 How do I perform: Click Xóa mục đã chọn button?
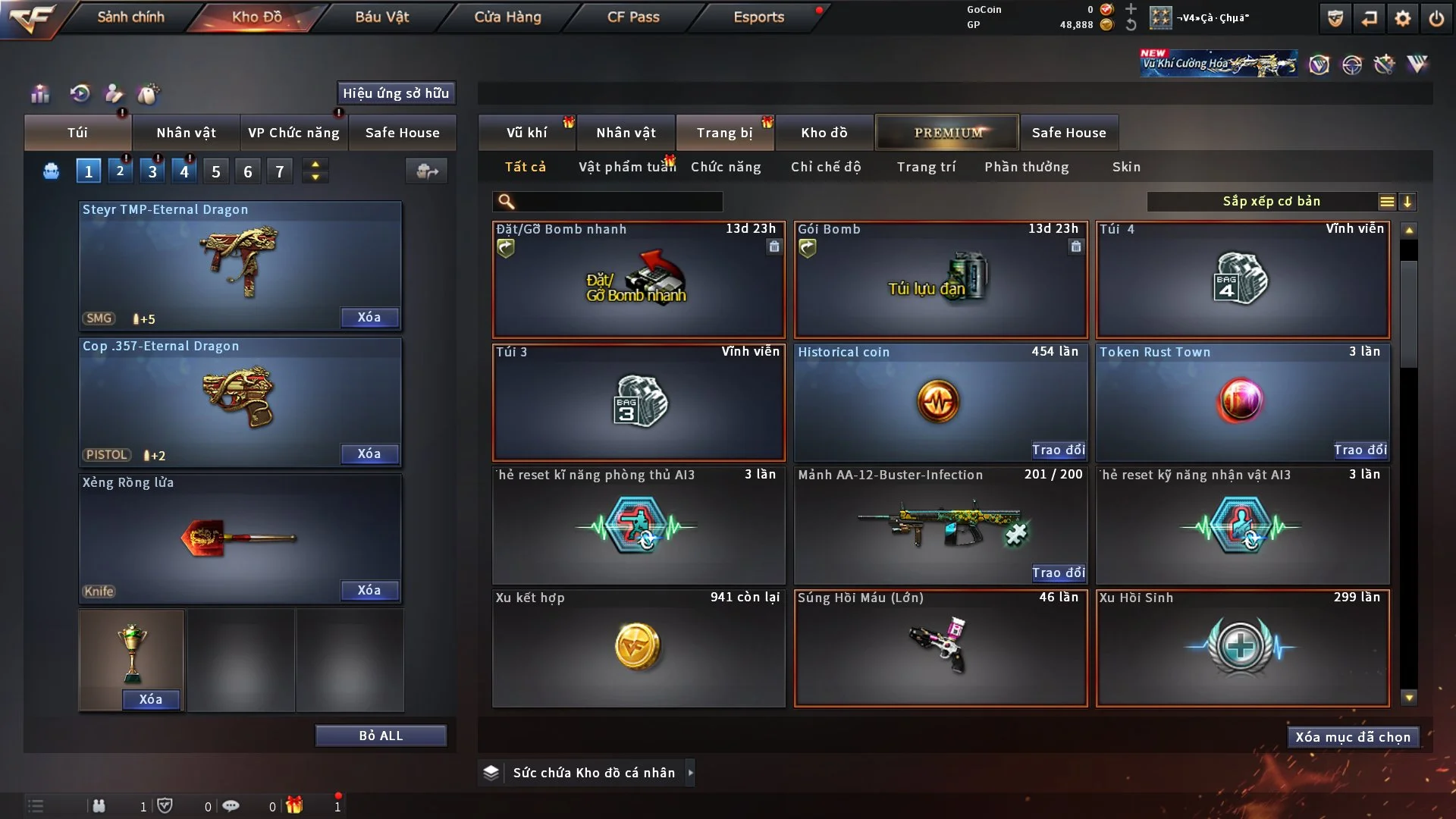[1353, 737]
